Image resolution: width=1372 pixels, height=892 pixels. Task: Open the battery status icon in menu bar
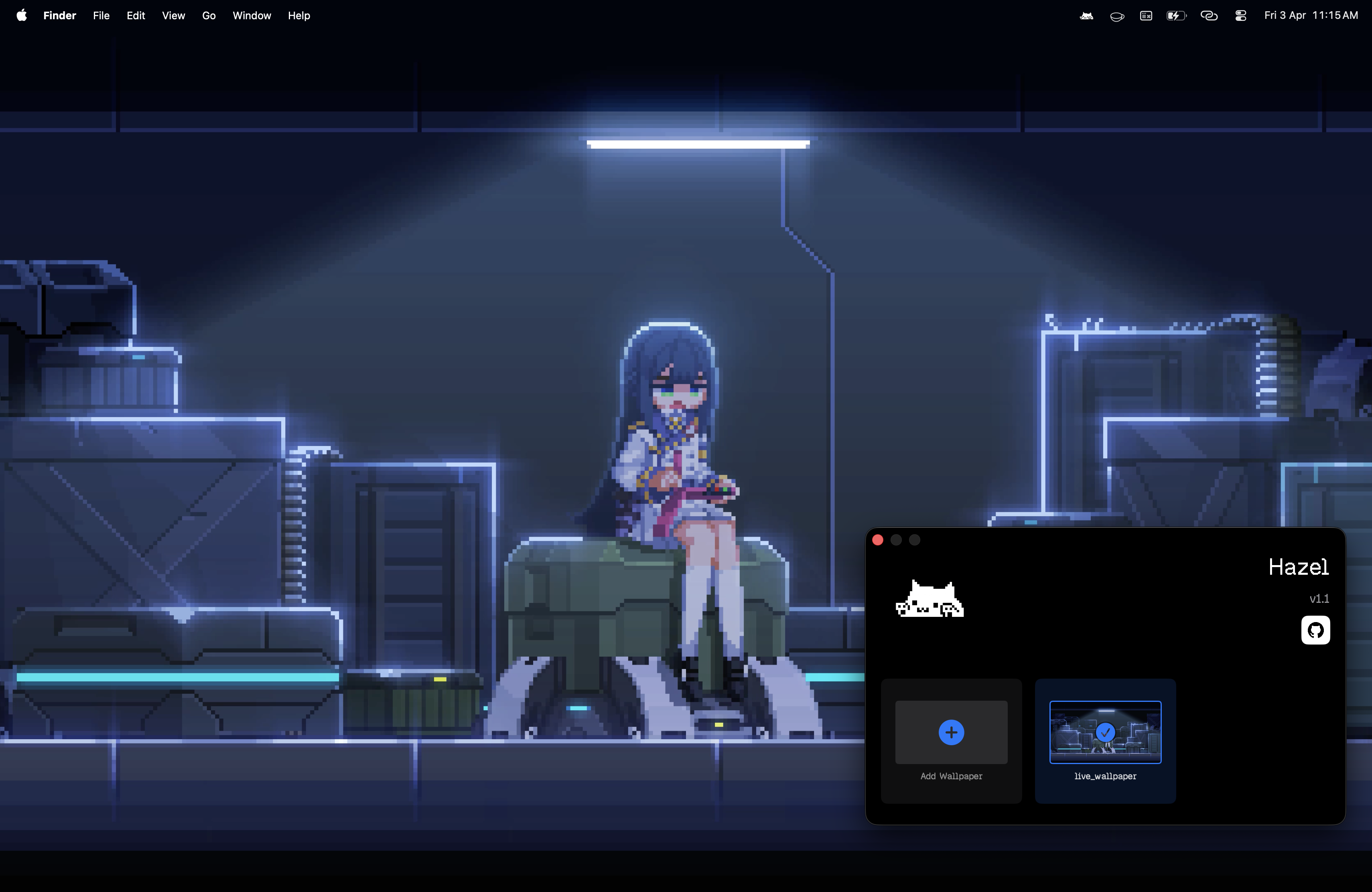click(x=1176, y=16)
